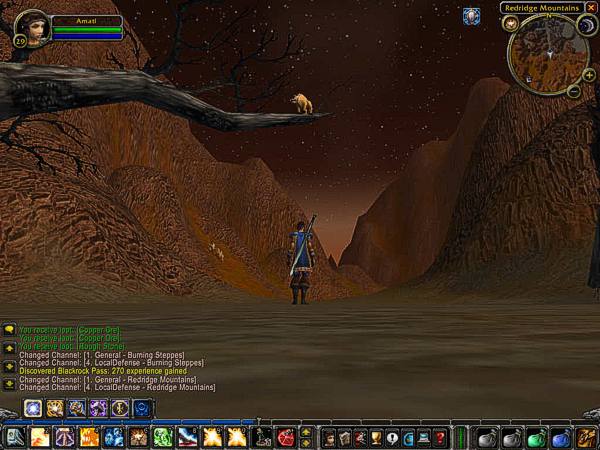Open the spellbook micro button

coord(345,438)
